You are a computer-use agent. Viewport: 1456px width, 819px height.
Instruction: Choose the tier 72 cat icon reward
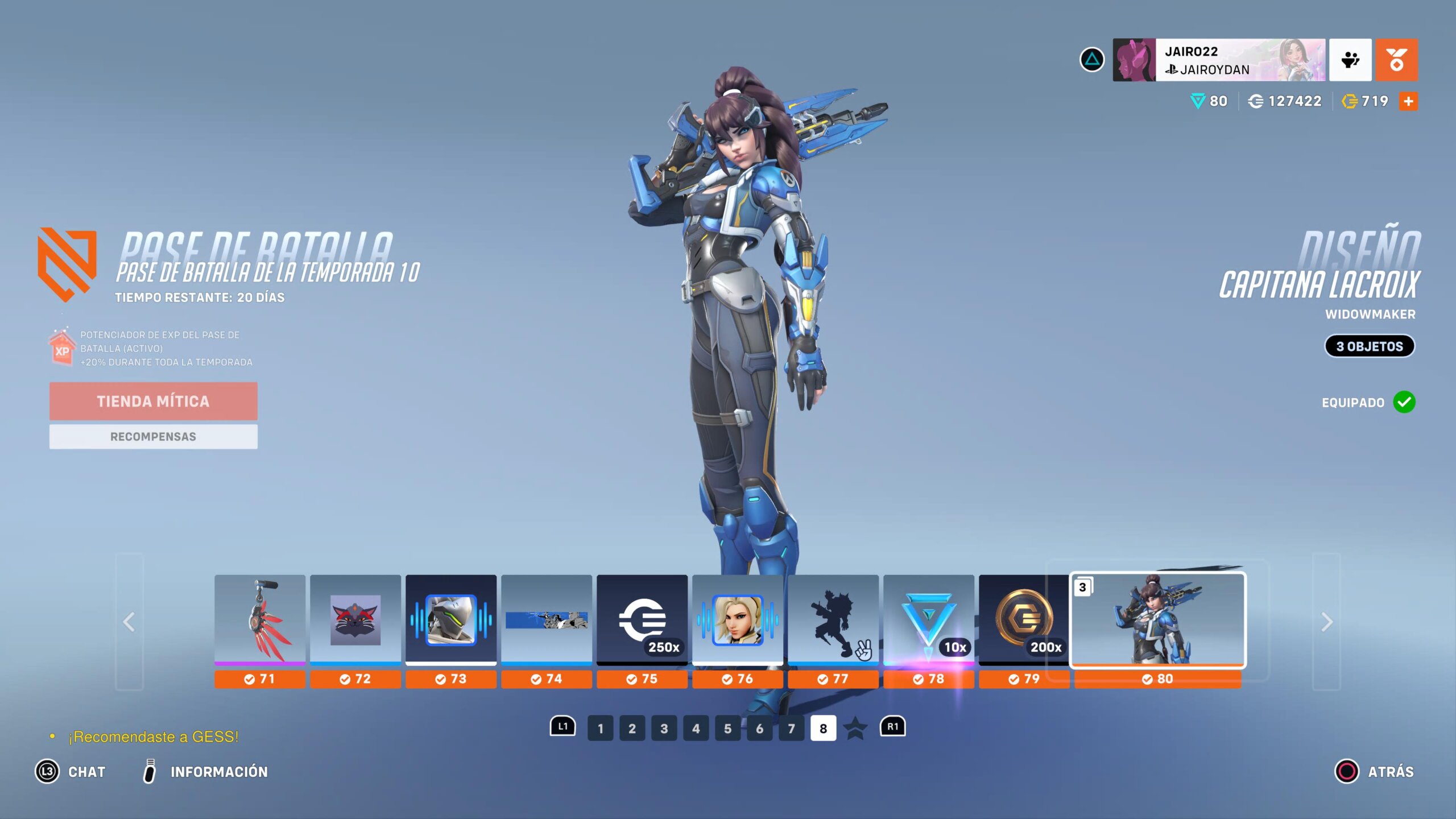coord(355,620)
